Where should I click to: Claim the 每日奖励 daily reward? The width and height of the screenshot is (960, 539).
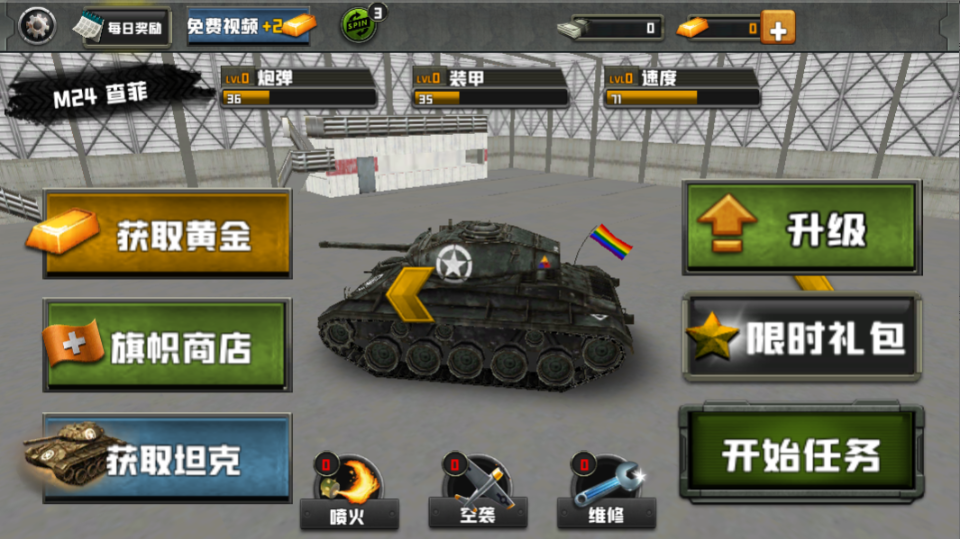[125, 28]
